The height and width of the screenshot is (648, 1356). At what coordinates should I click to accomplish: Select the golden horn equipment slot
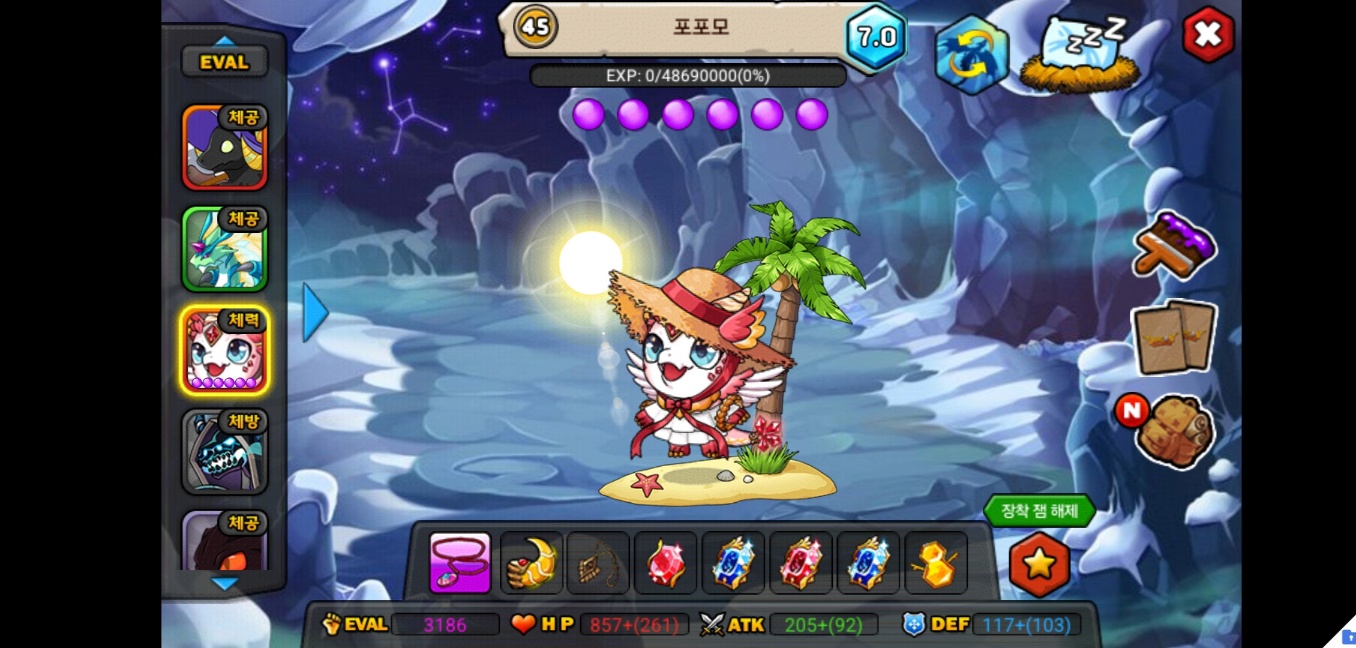(531, 563)
